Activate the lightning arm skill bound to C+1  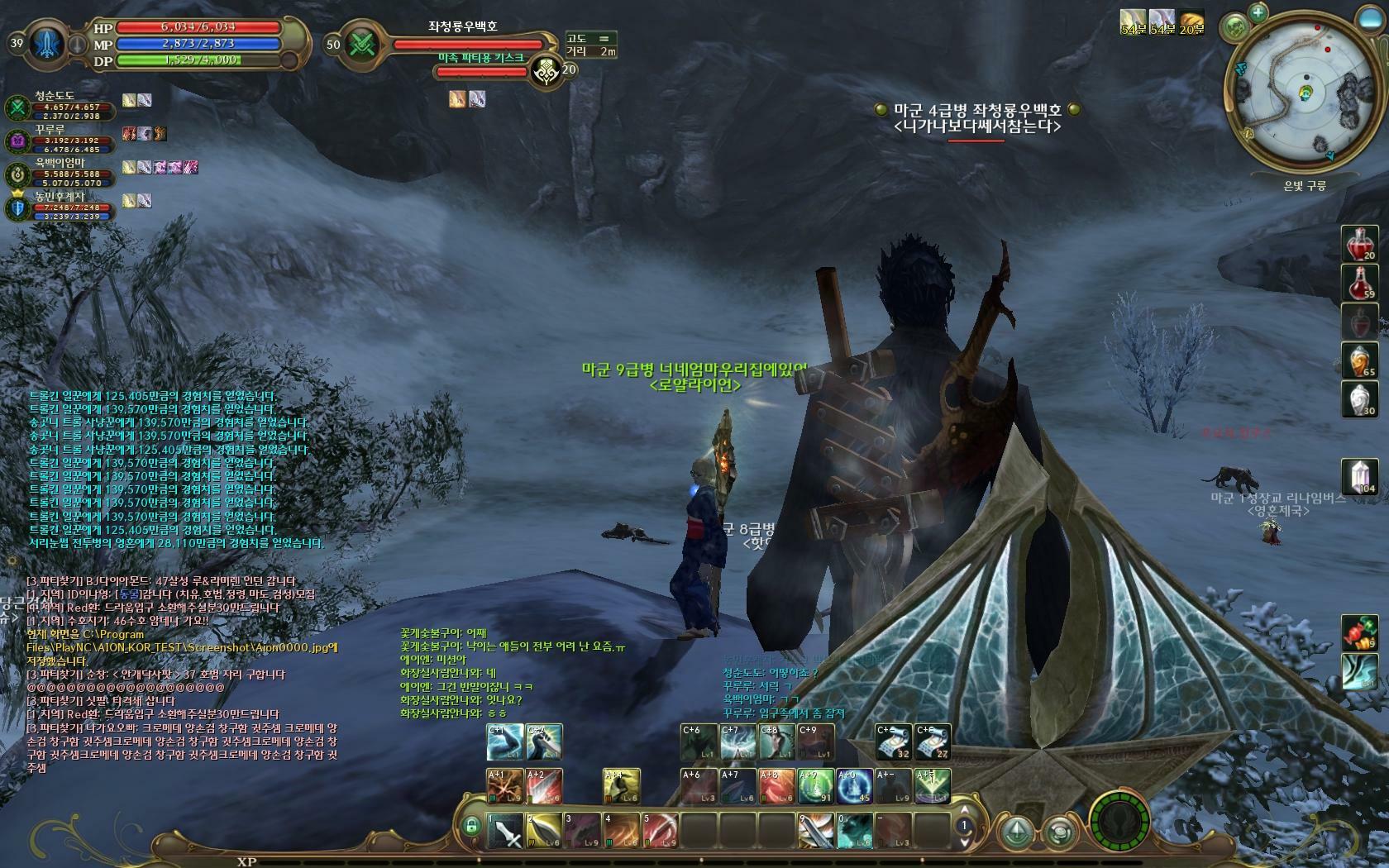click(504, 742)
